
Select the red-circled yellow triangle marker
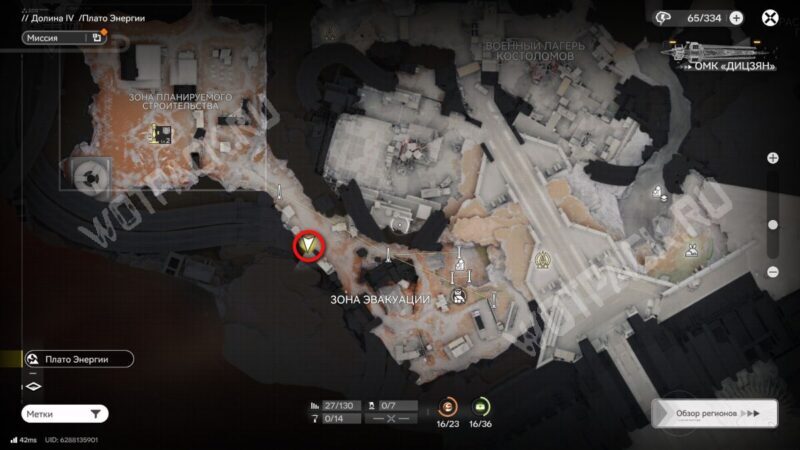pyautogui.click(x=309, y=246)
